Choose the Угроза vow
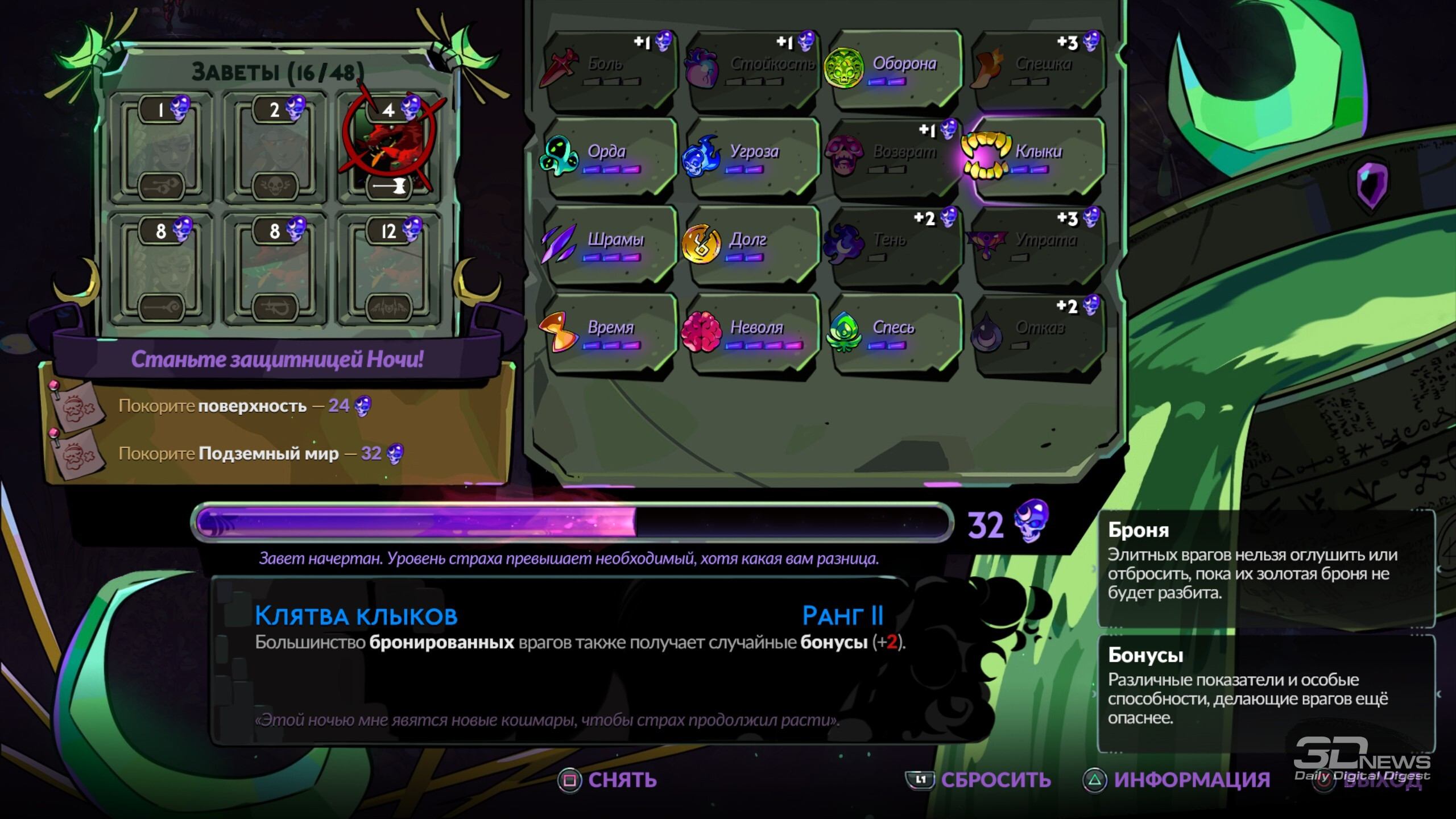1456x819 pixels. click(x=752, y=158)
